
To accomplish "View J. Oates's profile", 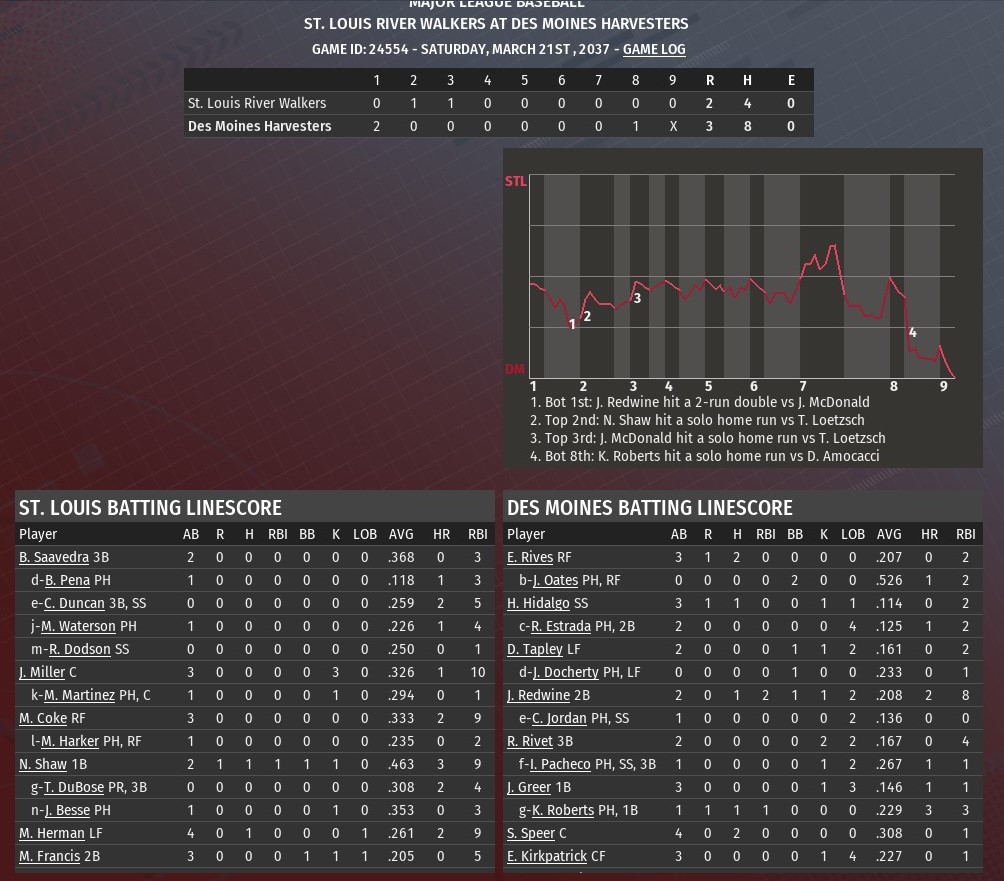I will [x=557, y=580].
